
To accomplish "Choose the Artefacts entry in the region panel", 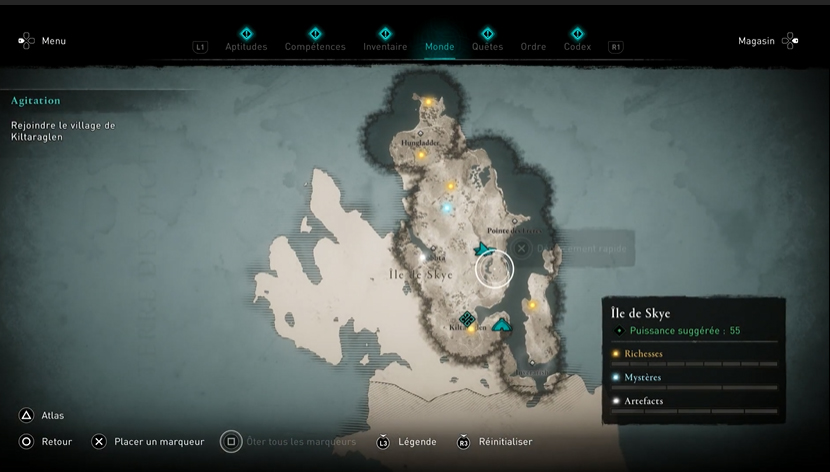I will coord(643,401).
